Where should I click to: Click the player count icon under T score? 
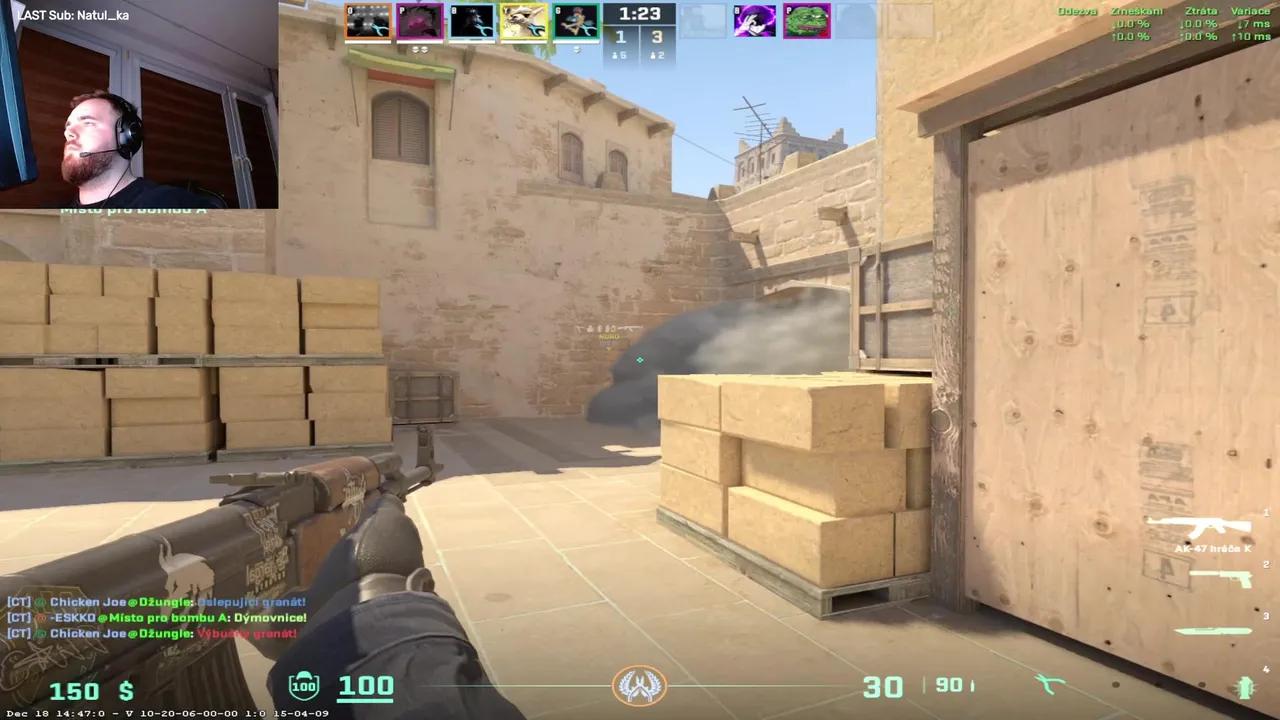[x=654, y=55]
